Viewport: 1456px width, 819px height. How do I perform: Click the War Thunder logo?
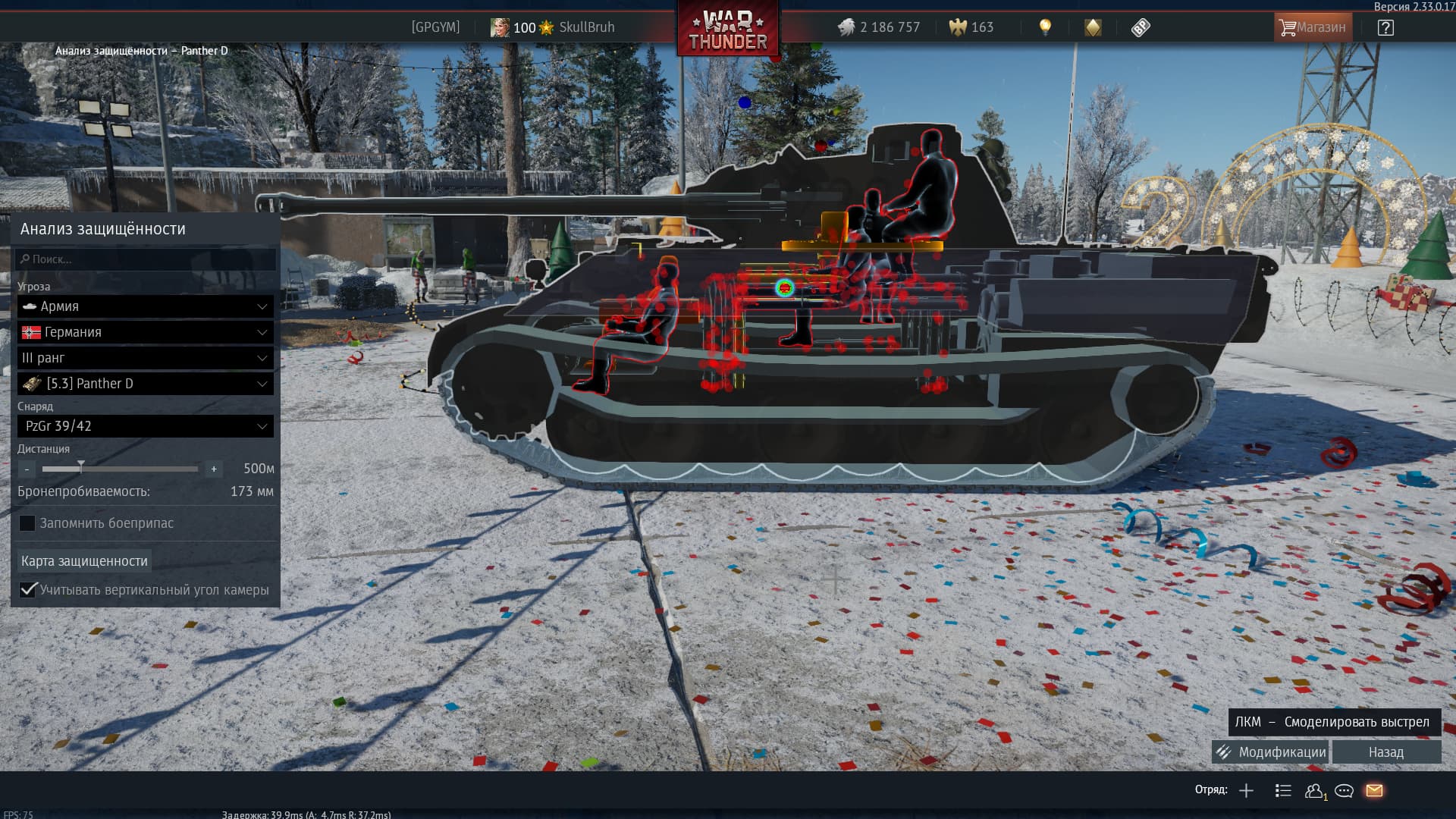(728, 30)
